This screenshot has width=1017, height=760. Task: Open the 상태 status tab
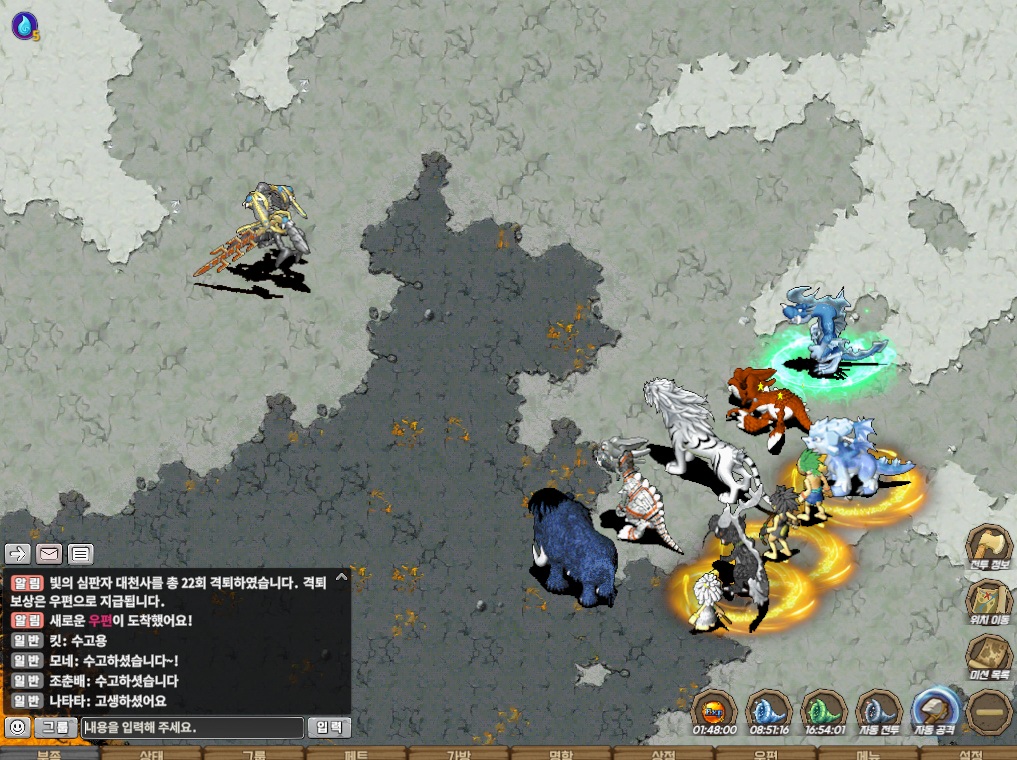pyautogui.click(x=153, y=754)
